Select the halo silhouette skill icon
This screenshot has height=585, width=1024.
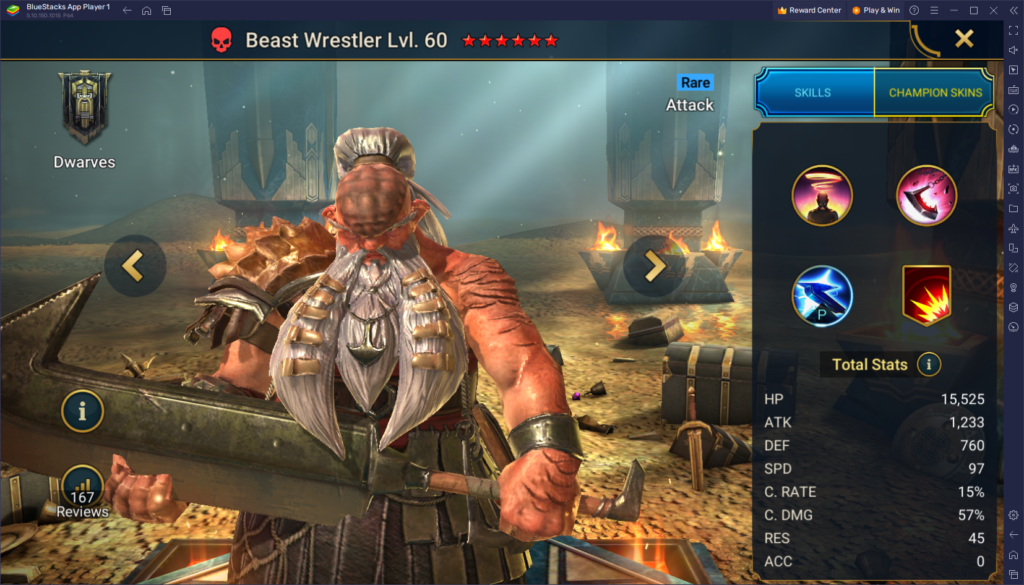tap(822, 196)
